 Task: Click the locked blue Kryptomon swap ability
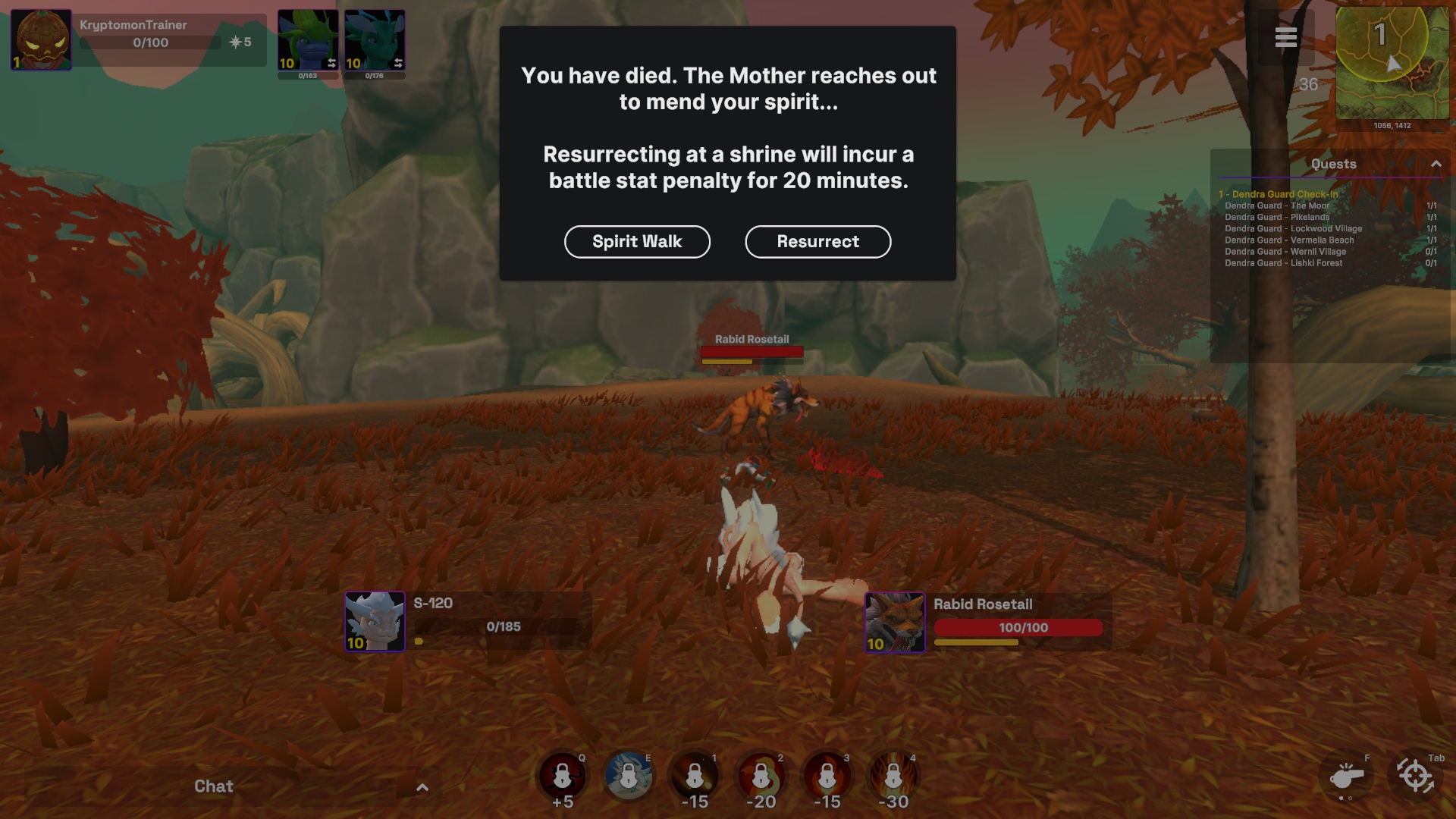(629, 777)
